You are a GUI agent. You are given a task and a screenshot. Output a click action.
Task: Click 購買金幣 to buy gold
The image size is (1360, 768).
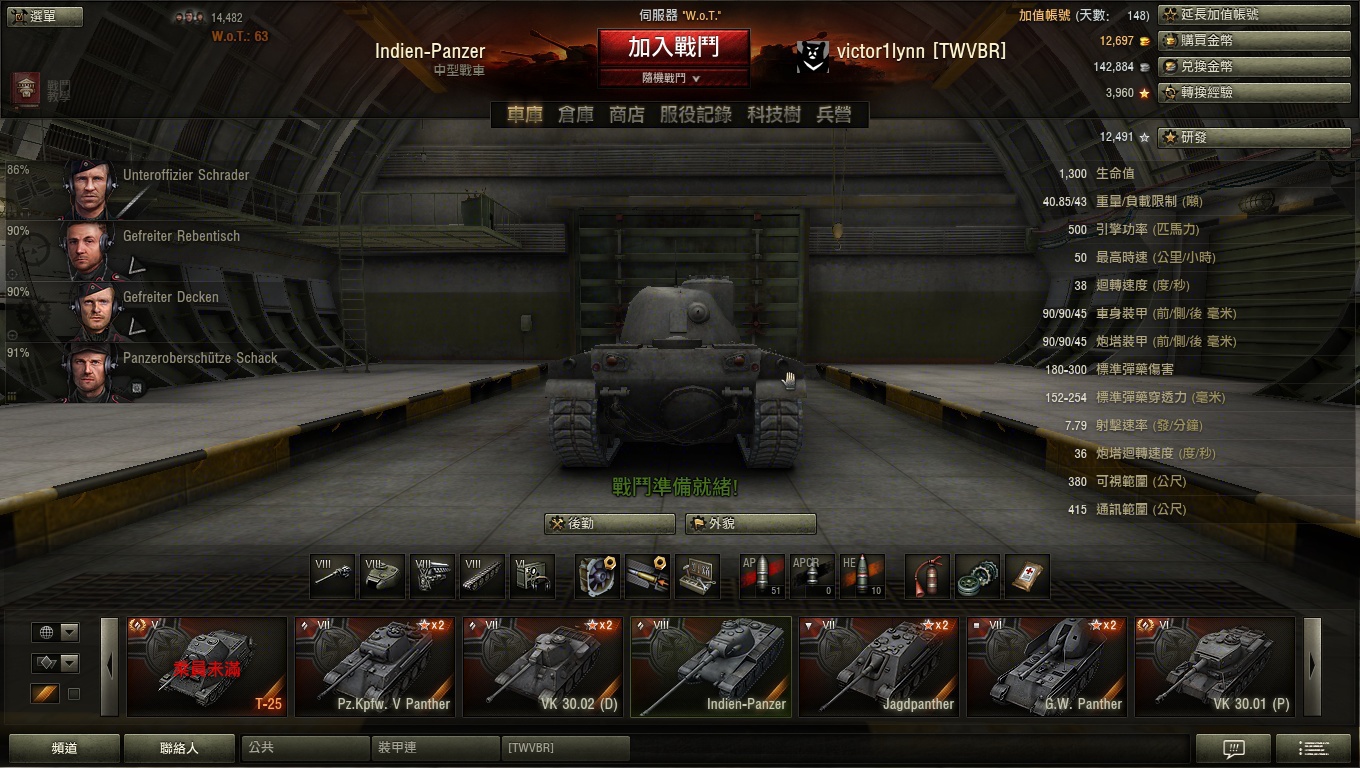tap(1254, 41)
